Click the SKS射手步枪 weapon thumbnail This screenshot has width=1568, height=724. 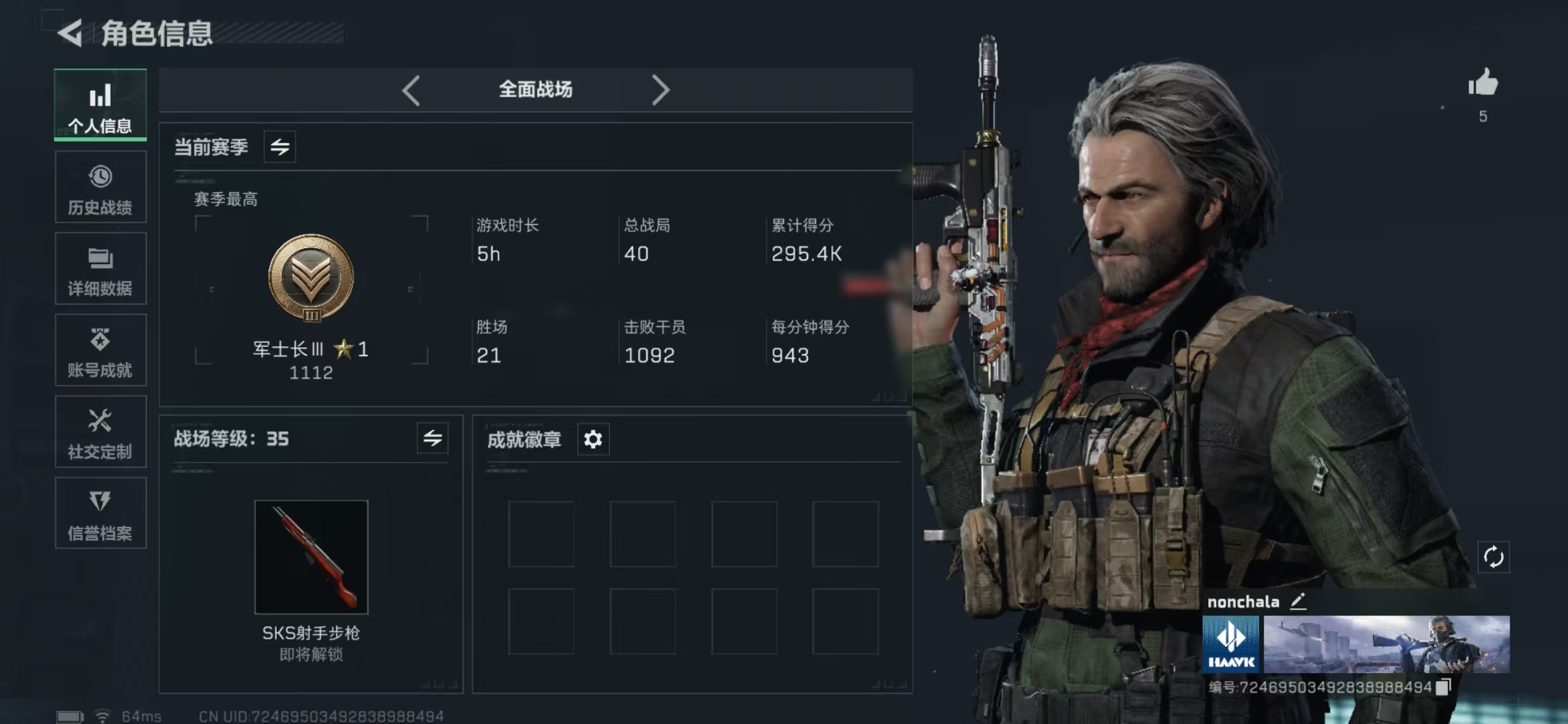(311, 556)
